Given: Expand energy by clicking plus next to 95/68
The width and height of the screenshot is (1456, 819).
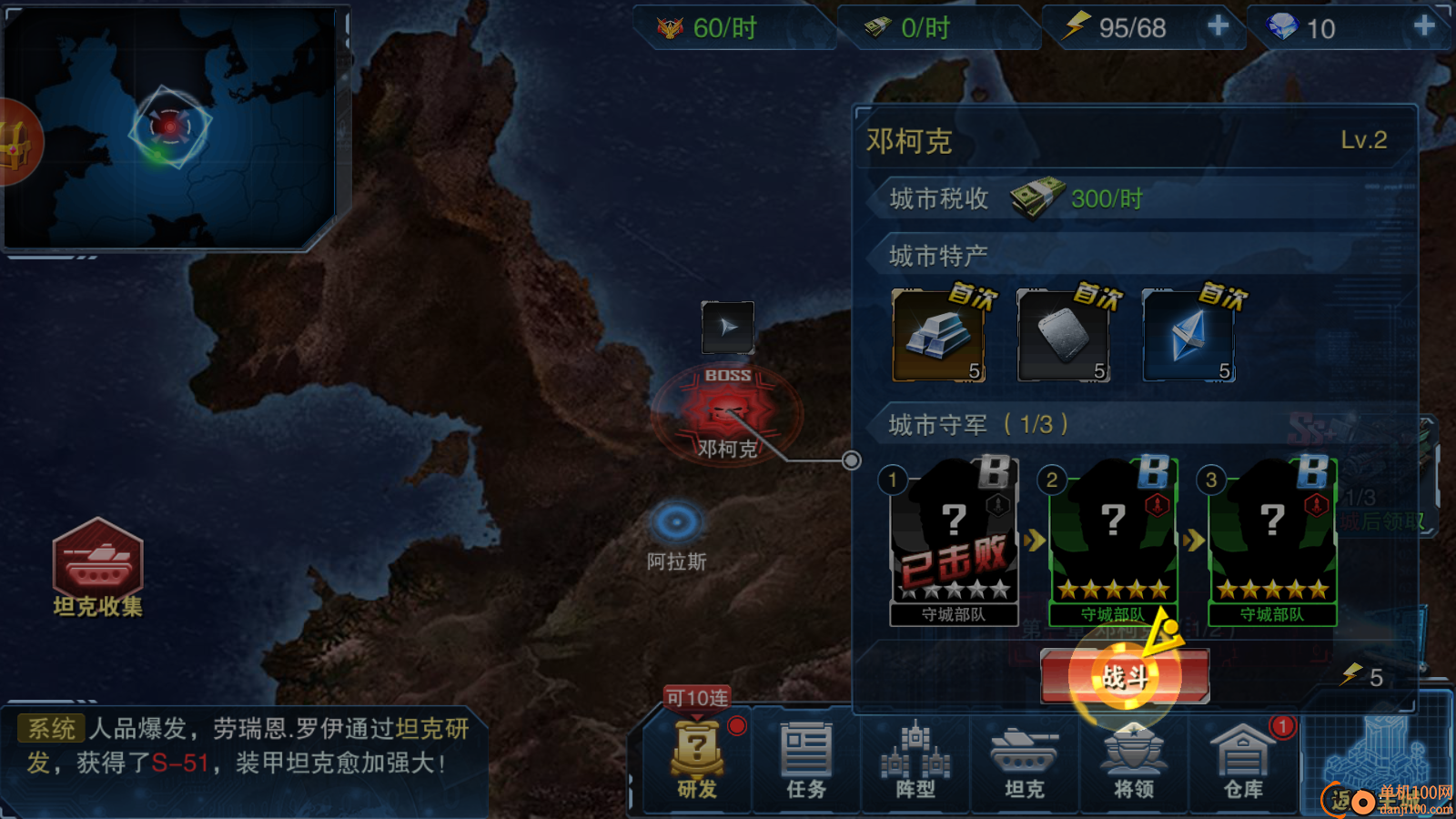Looking at the screenshot, I should click(x=1218, y=27).
